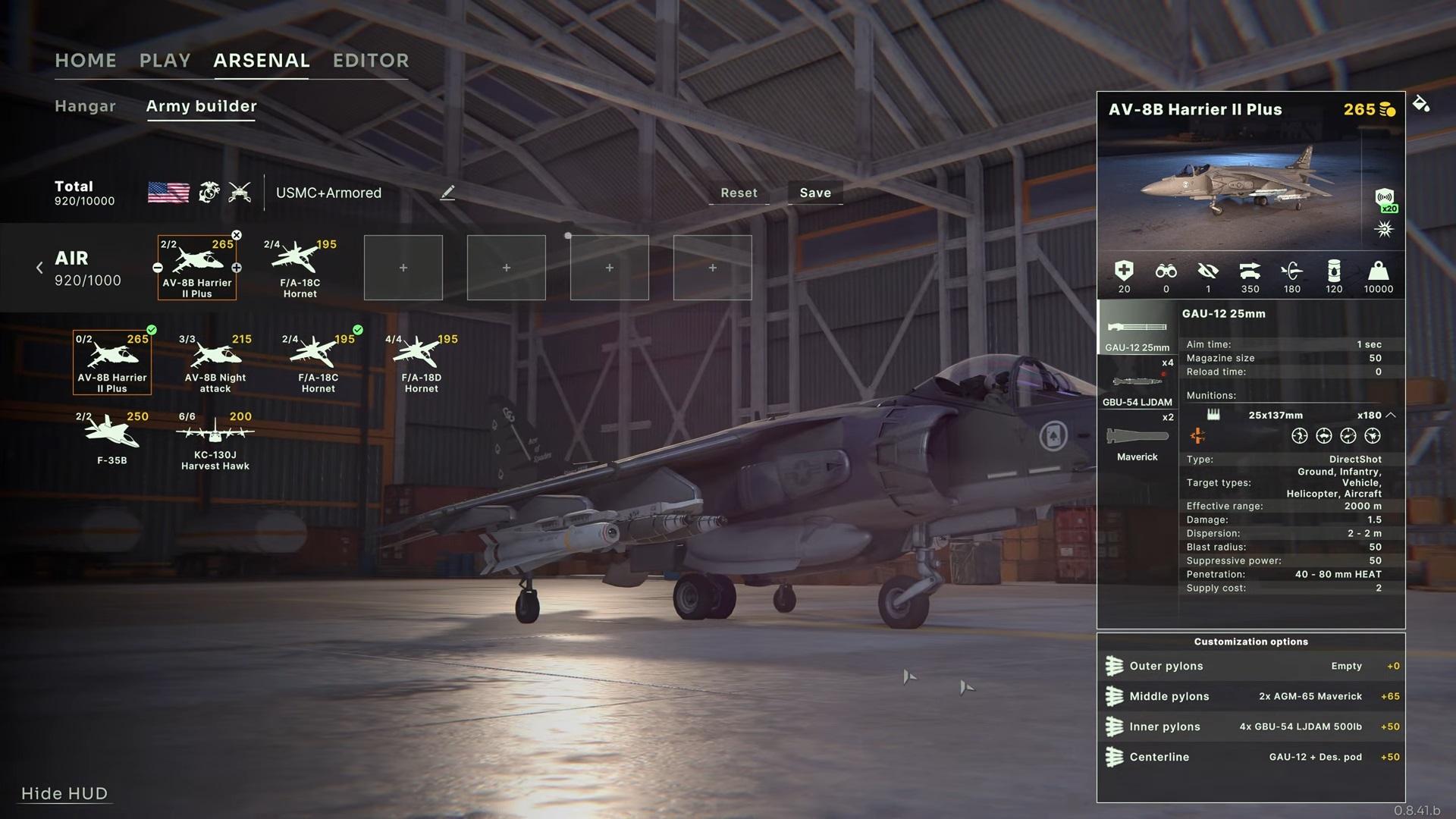Open the Centerline customization option

(1251, 757)
